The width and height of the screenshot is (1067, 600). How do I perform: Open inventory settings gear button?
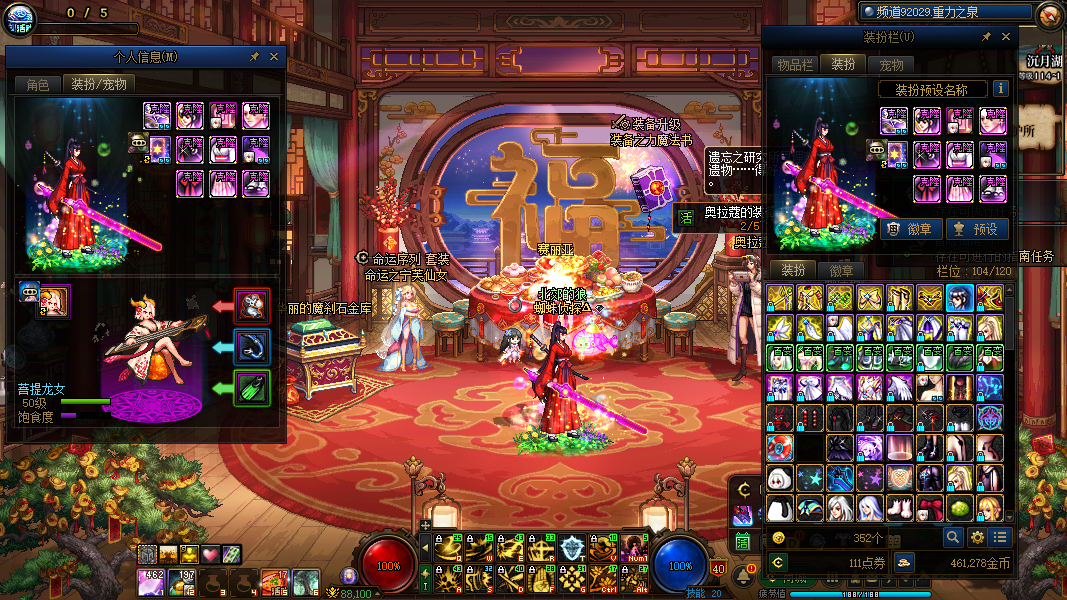pos(978,538)
